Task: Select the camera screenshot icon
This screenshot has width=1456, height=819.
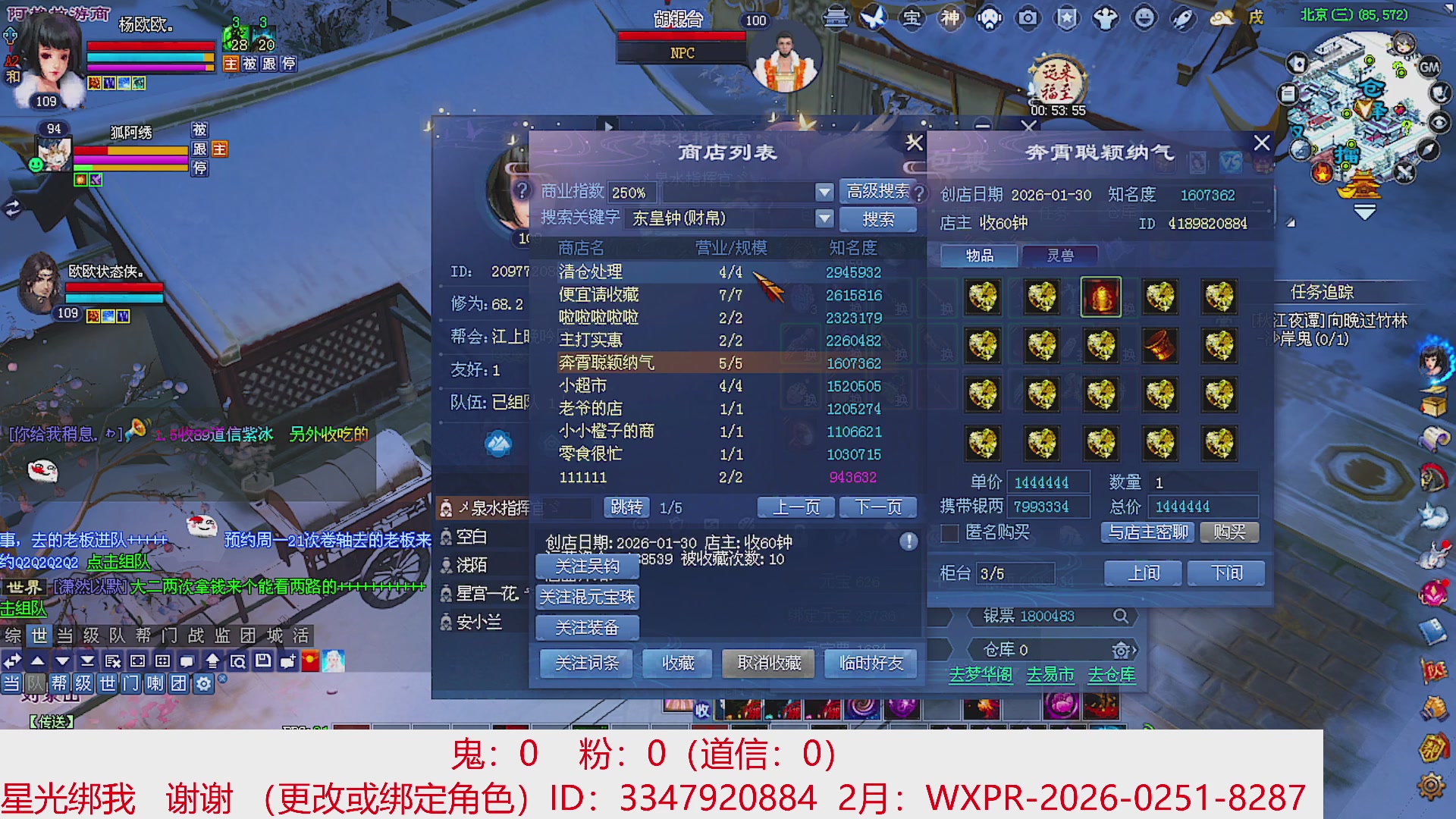Action: pos(1029,19)
